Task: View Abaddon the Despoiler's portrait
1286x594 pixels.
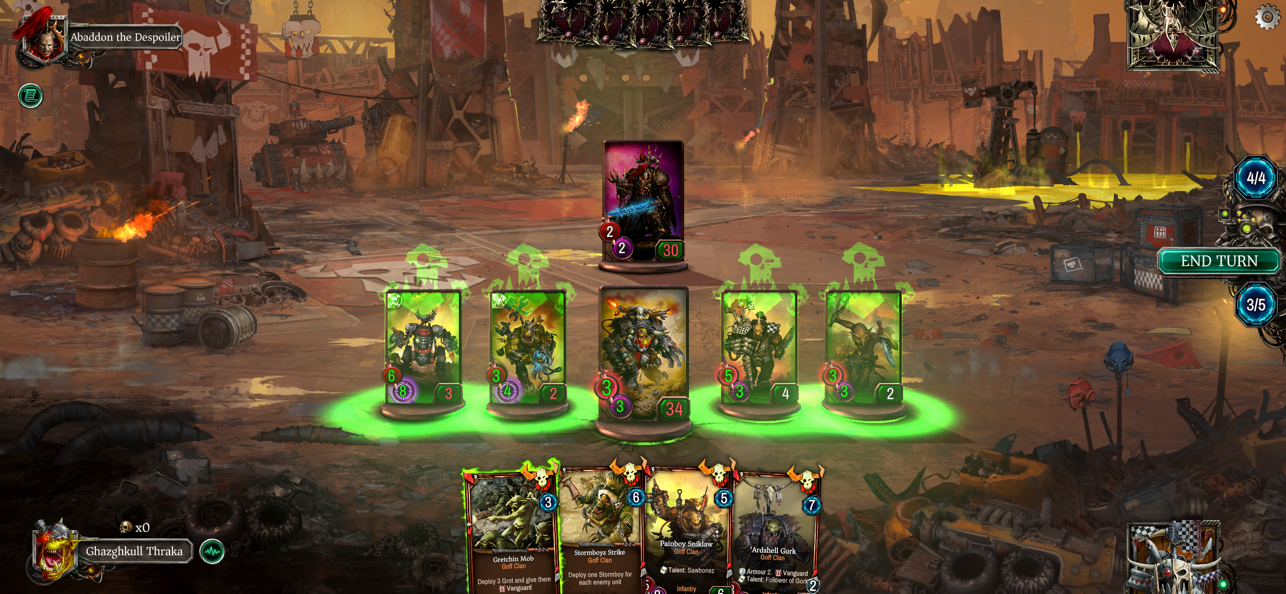Action: (x=42, y=40)
